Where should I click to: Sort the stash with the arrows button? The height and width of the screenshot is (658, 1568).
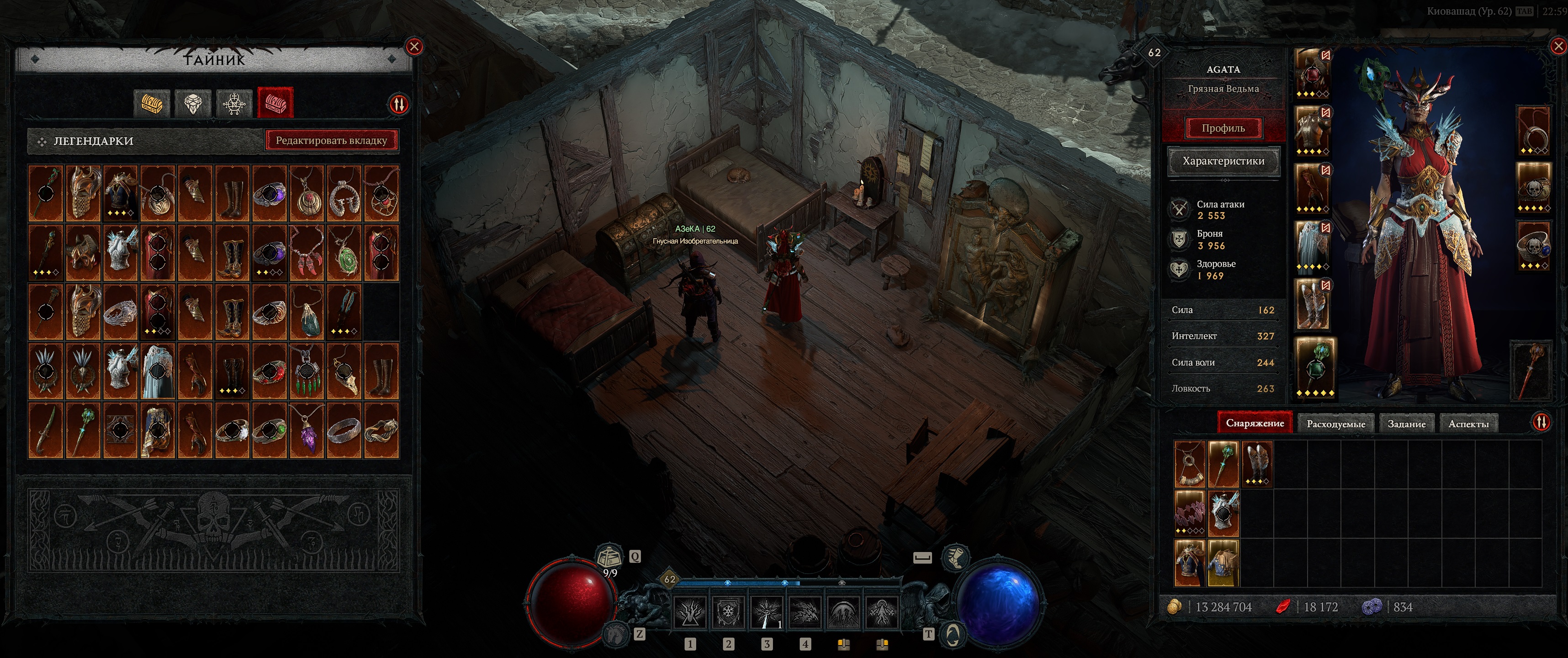399,105
